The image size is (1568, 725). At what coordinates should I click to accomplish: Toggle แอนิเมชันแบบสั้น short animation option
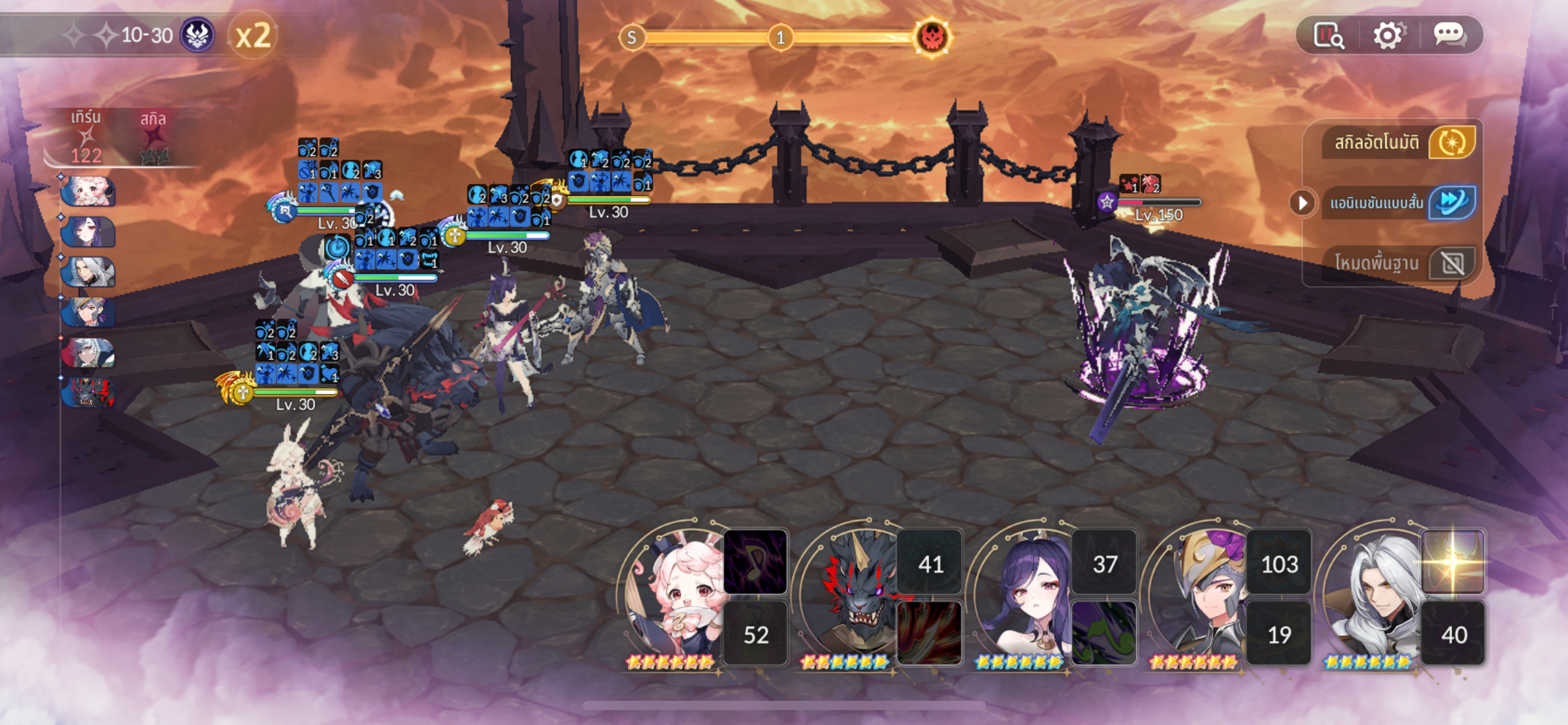click(1452, 202)
